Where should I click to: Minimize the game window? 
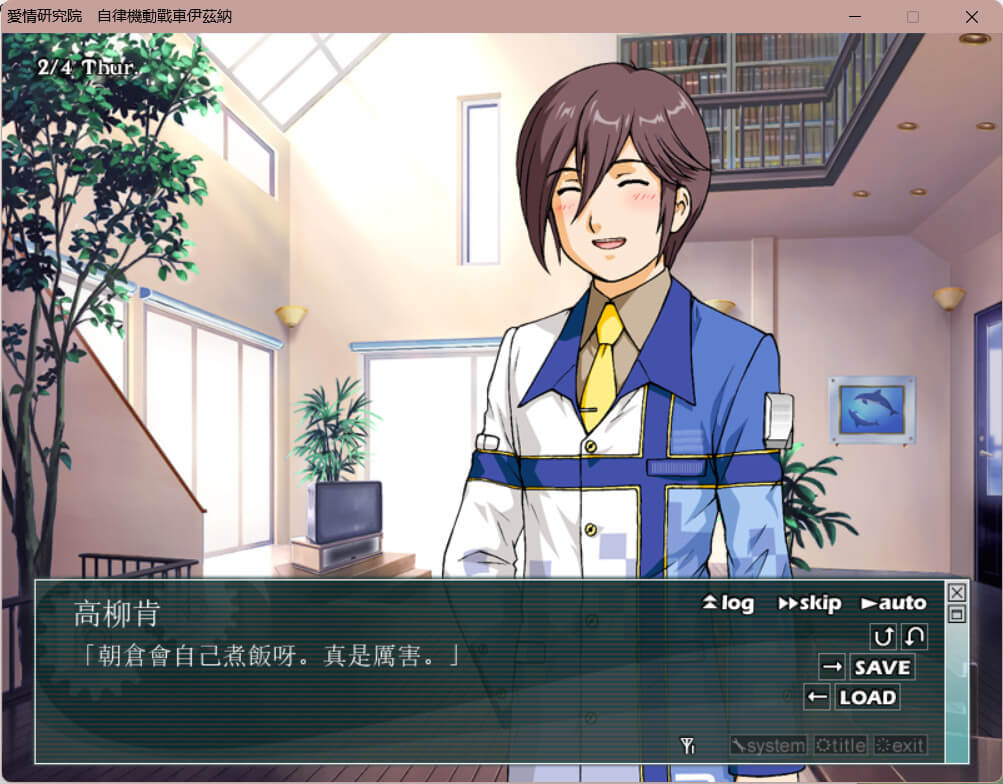coord(854,17)
